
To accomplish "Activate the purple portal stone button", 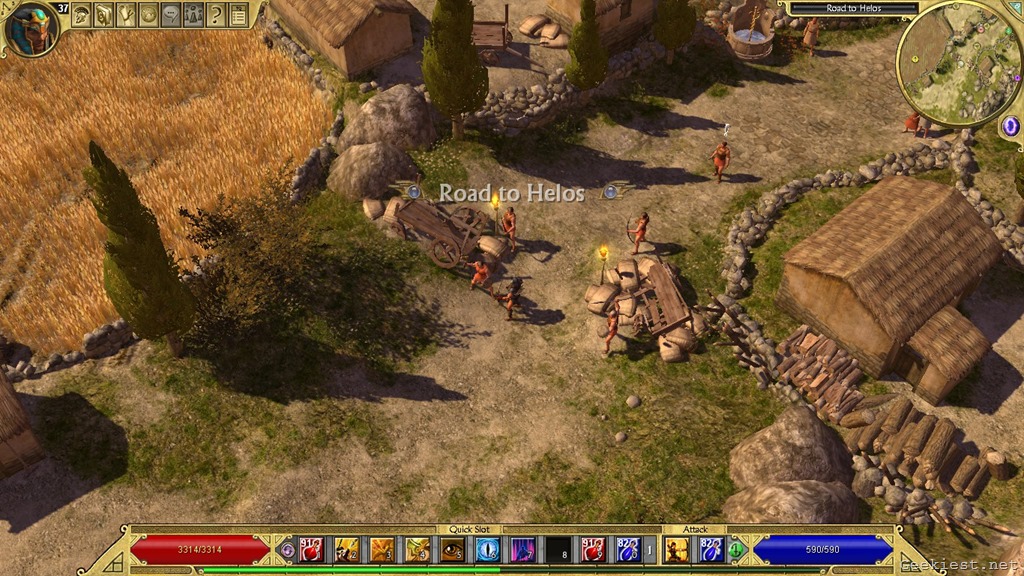I will [1009, 126].
